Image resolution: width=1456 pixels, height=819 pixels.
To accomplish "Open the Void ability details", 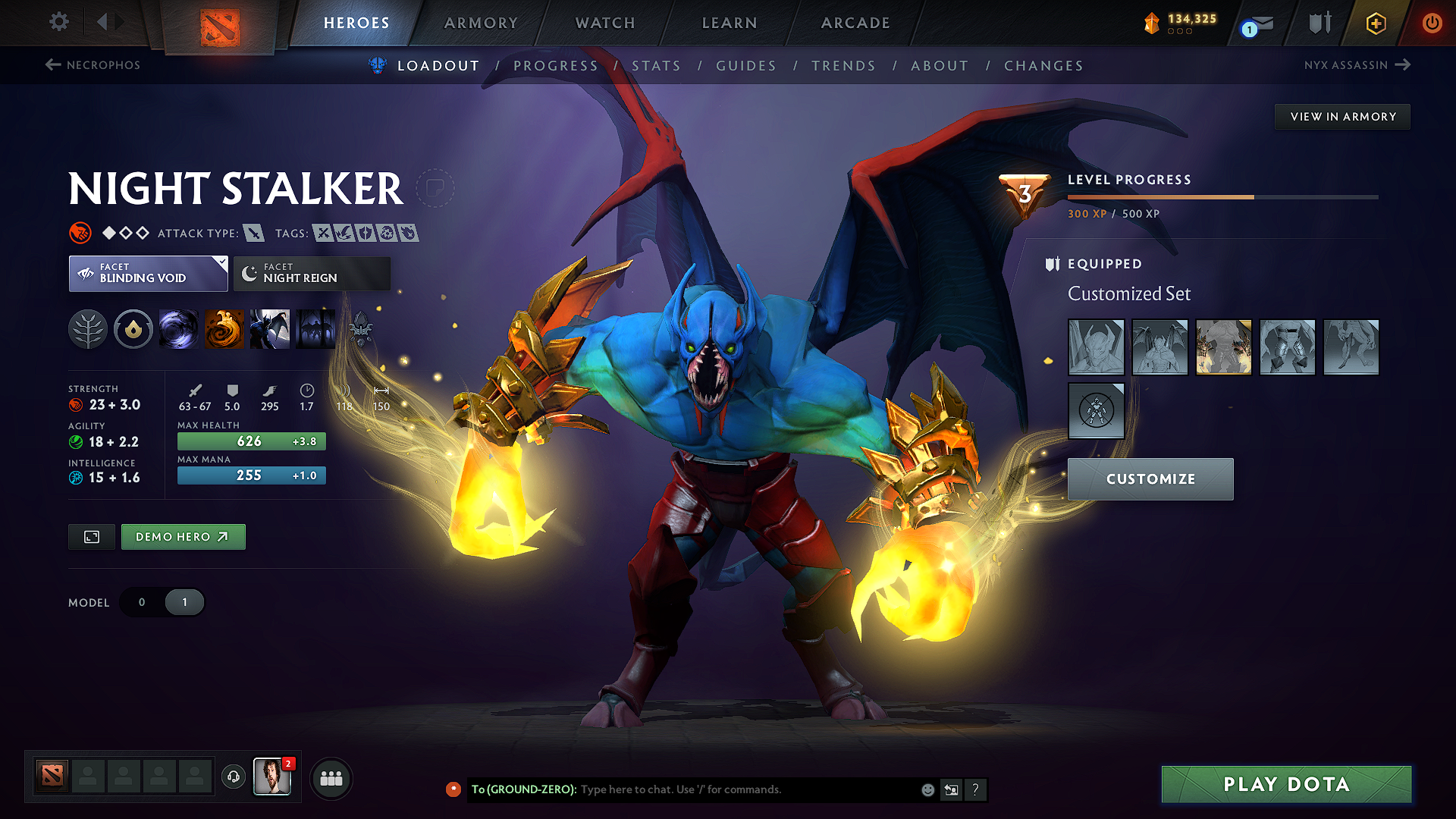I will [179, 329].
